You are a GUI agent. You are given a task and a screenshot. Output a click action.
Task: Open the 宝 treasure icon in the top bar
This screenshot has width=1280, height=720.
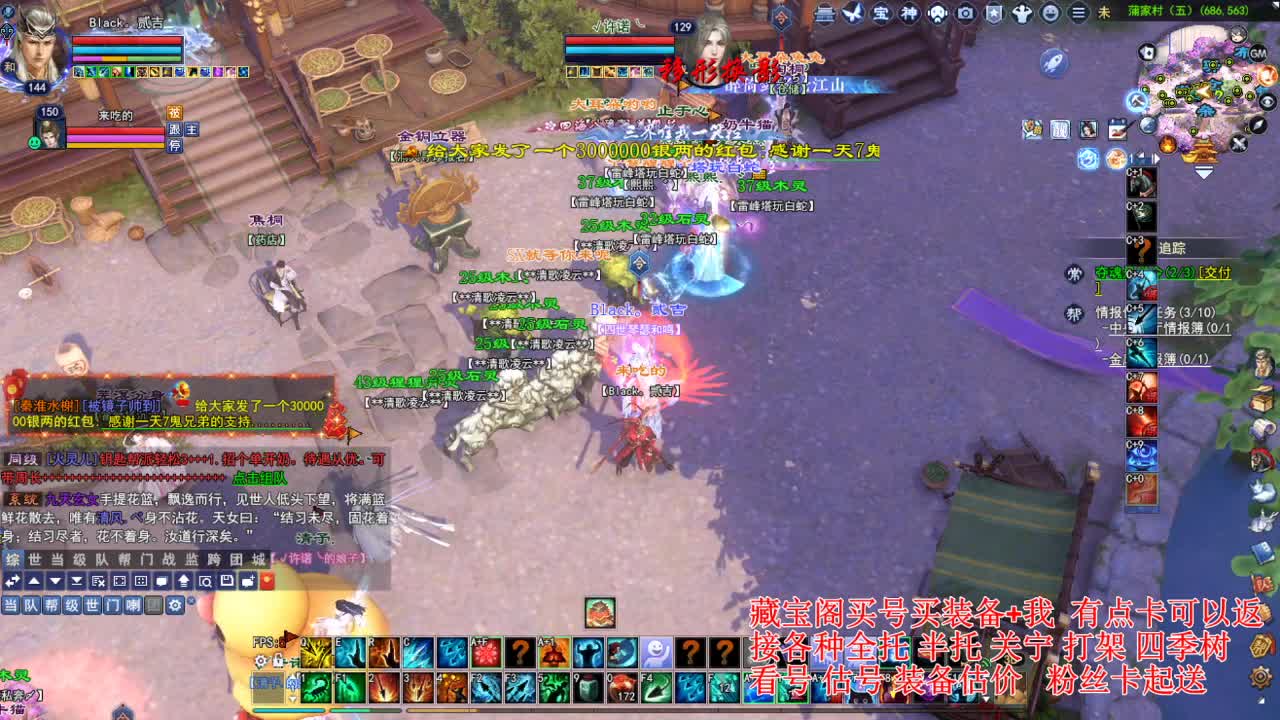881,13
